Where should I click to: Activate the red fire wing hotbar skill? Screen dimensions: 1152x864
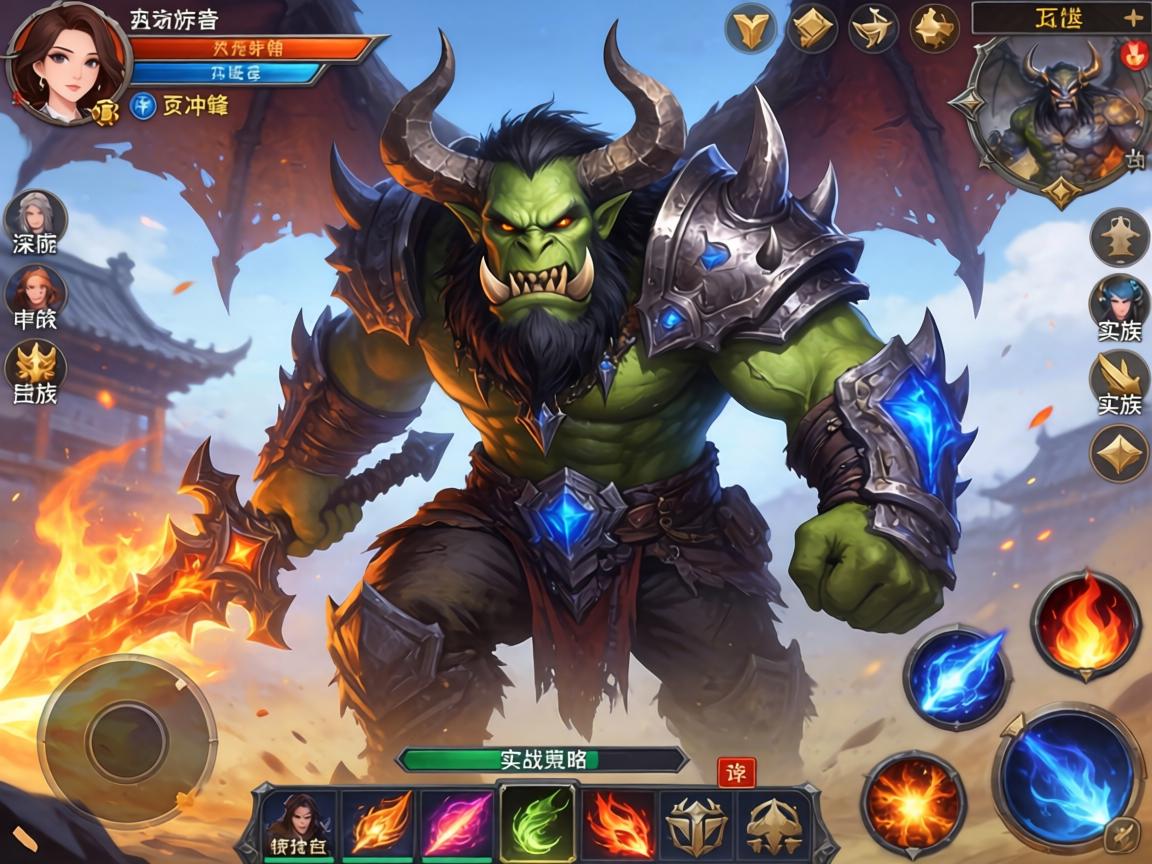[x=618, y=824]
